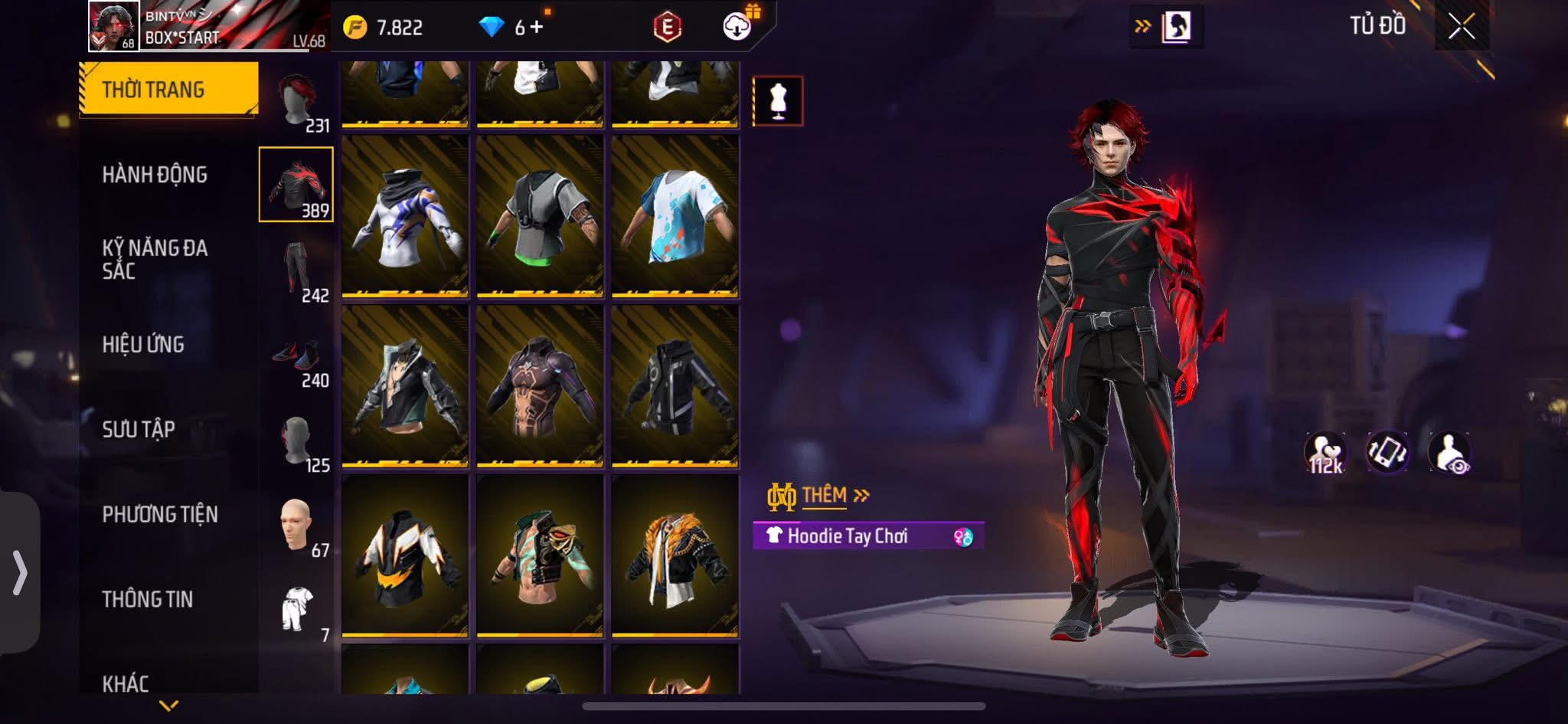Pick the face subcategory with 67 items
Screen dimensions: 1568x724
click(297, 526)
